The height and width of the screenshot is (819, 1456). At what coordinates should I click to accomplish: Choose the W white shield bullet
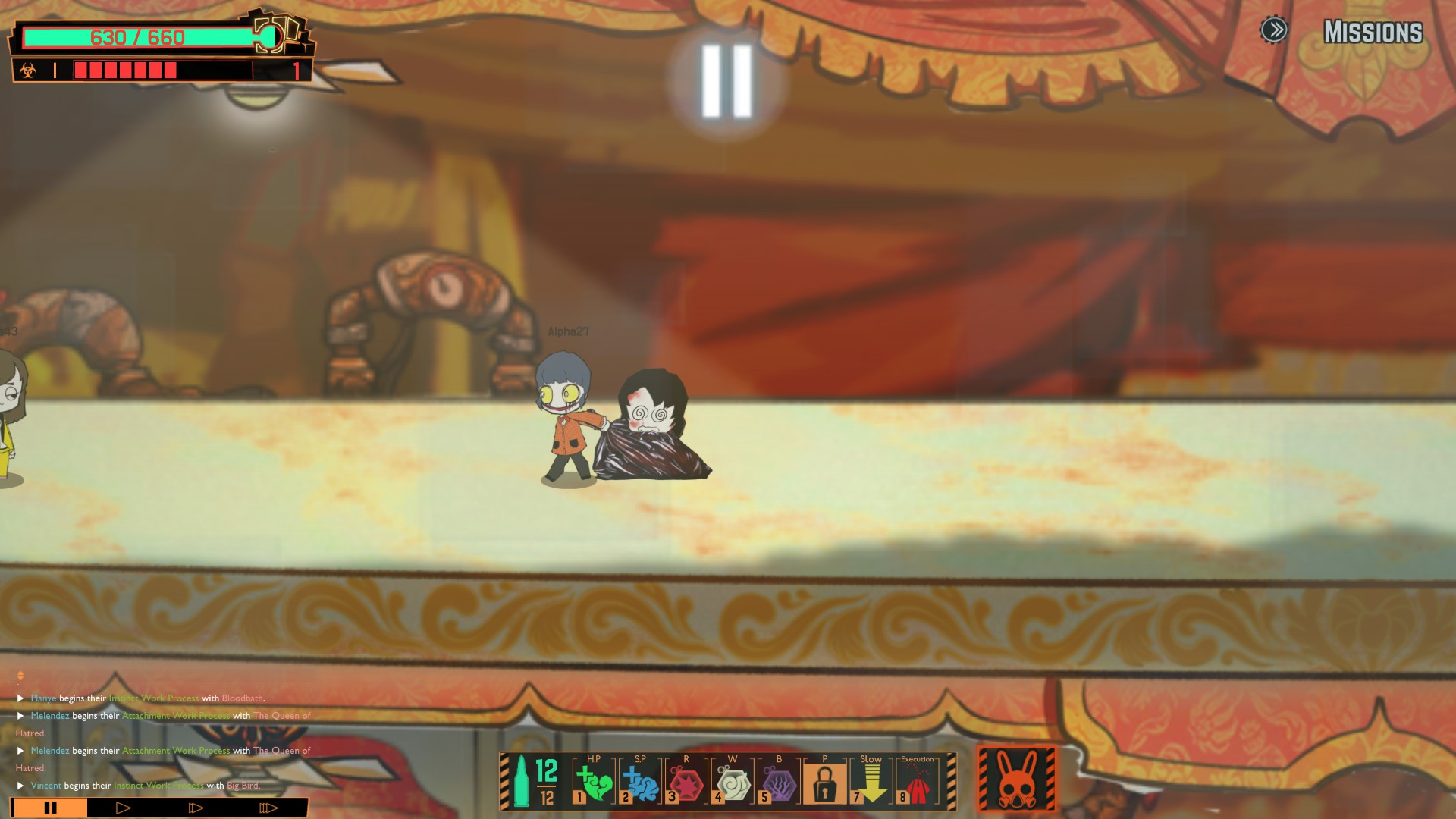(733, 782)
